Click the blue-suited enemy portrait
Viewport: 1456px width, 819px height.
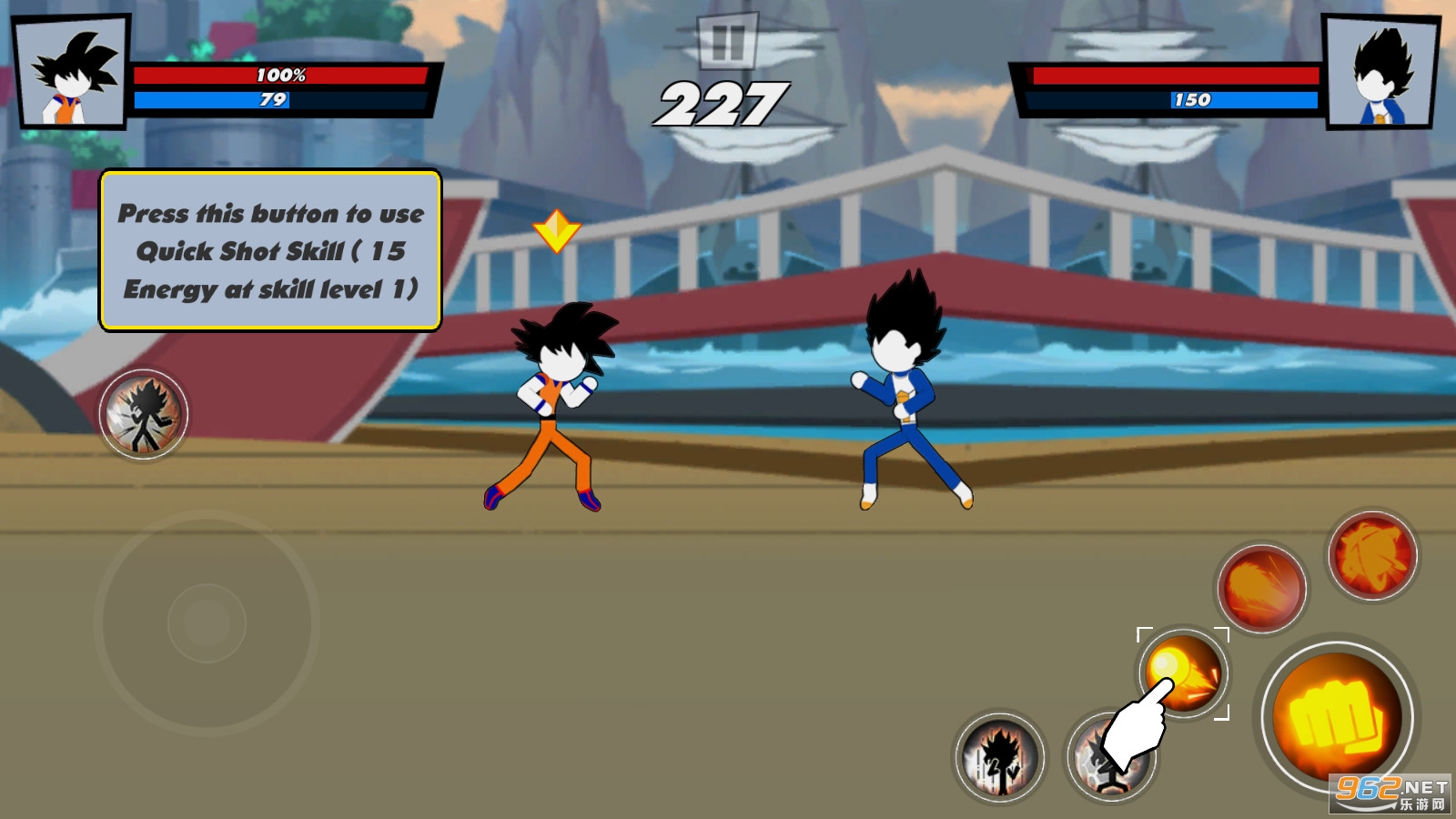coord(1381,73)
